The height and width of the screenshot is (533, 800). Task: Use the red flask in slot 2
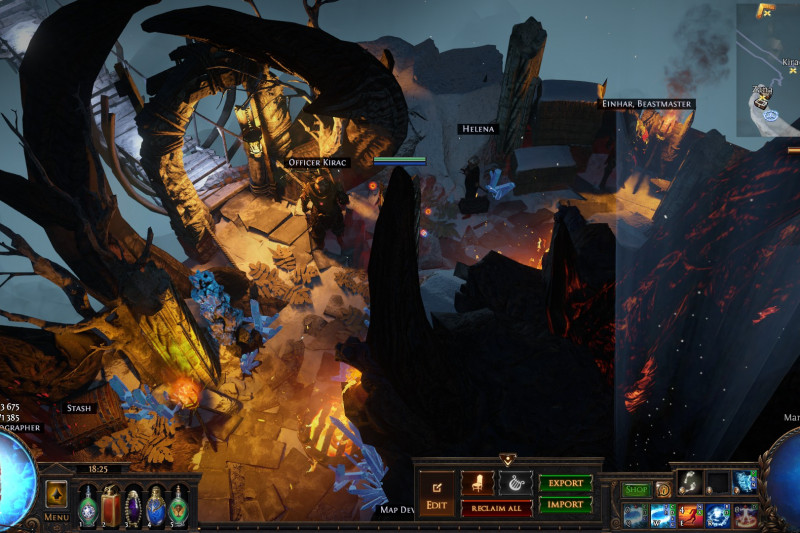(x=110, y=505)
